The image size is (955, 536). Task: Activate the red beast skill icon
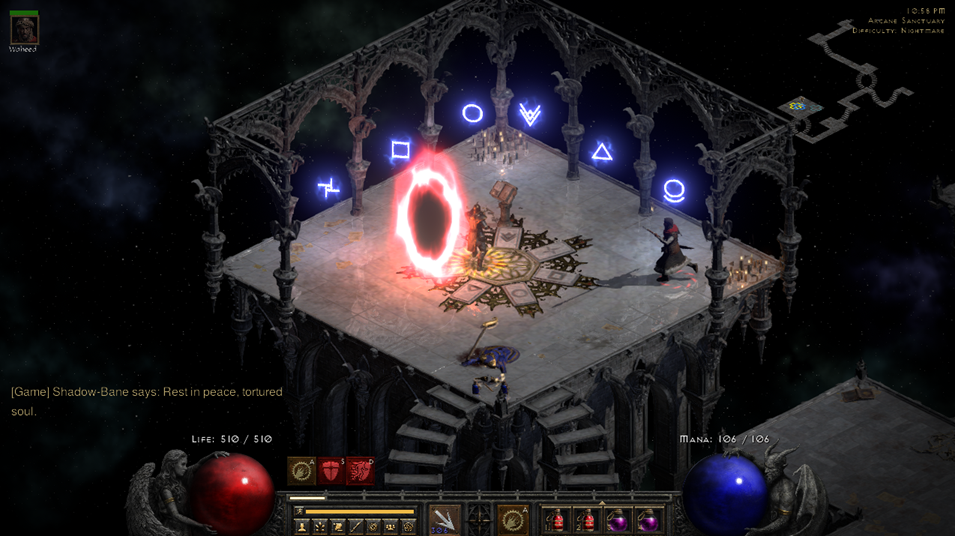pos(360,471)
